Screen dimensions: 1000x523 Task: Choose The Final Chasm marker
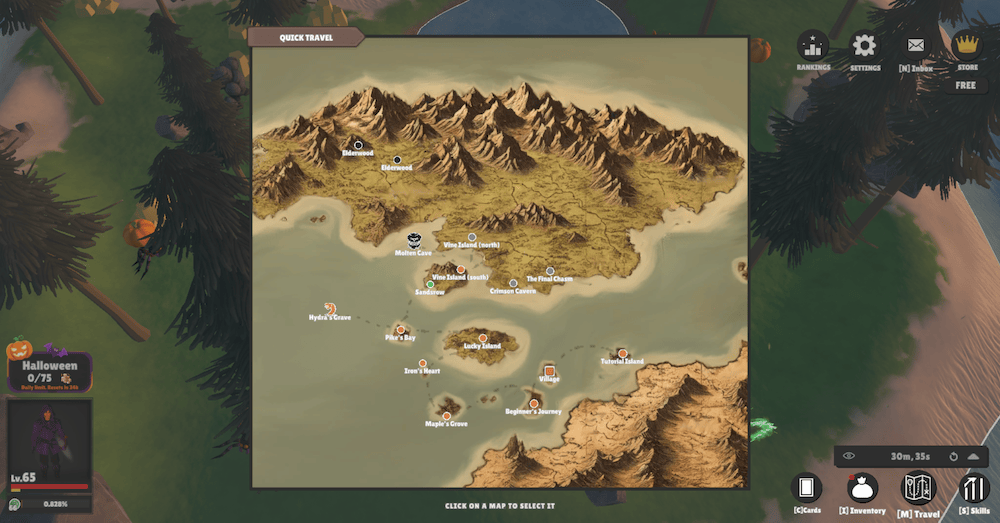[x=550, y=270]
